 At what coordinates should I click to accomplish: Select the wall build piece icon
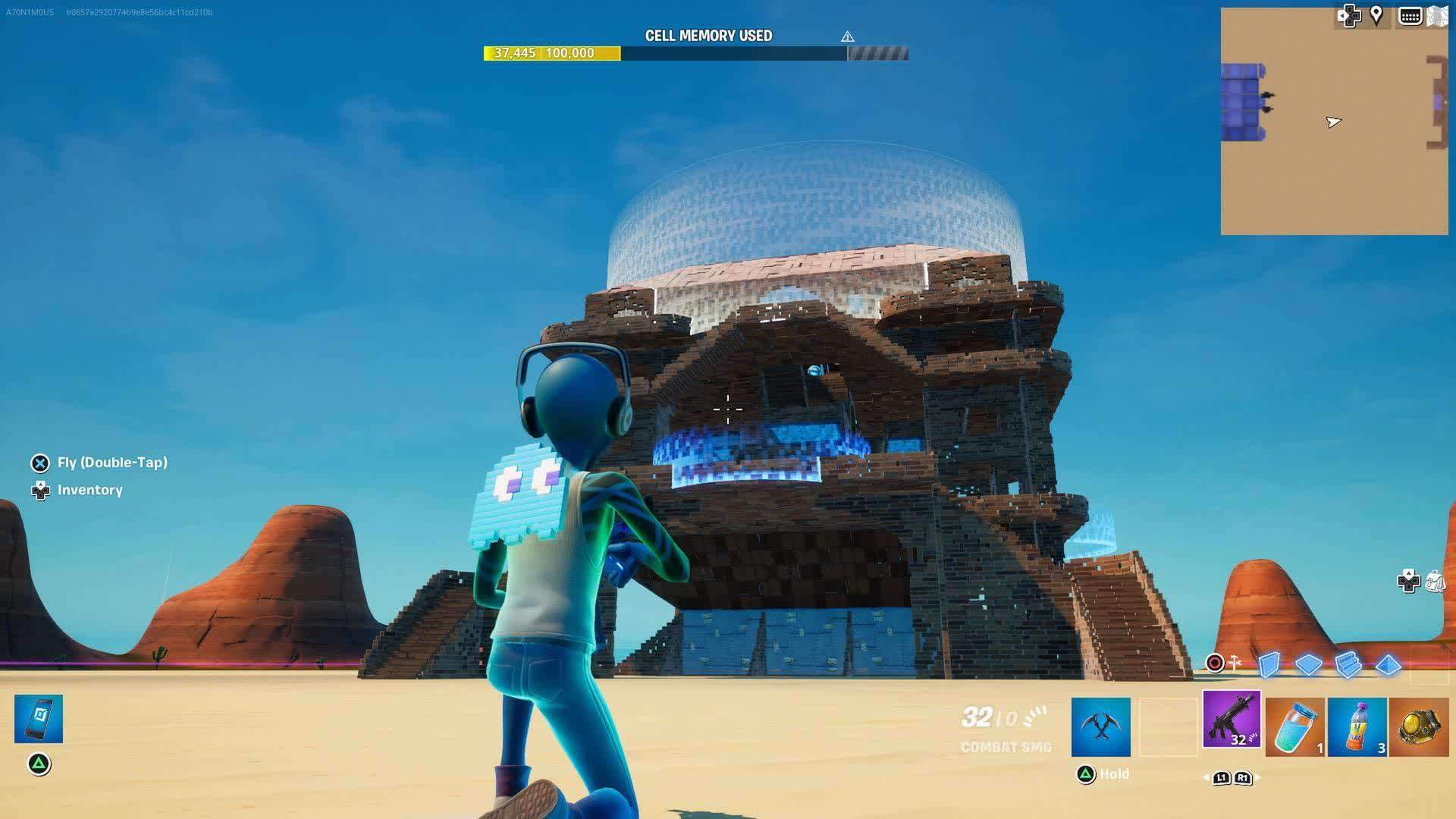1268,665
